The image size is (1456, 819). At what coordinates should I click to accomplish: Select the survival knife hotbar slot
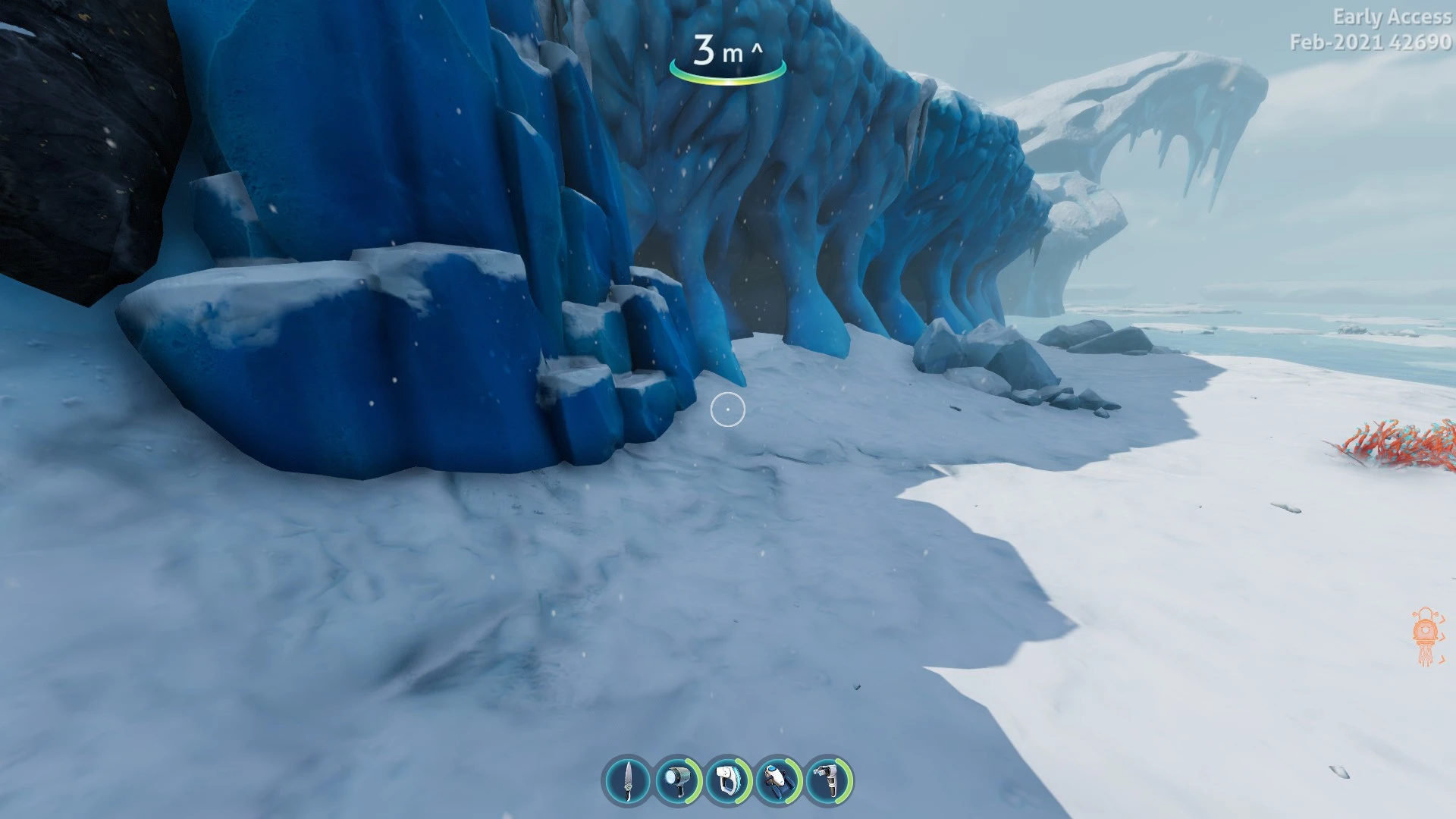click(627, 780)
